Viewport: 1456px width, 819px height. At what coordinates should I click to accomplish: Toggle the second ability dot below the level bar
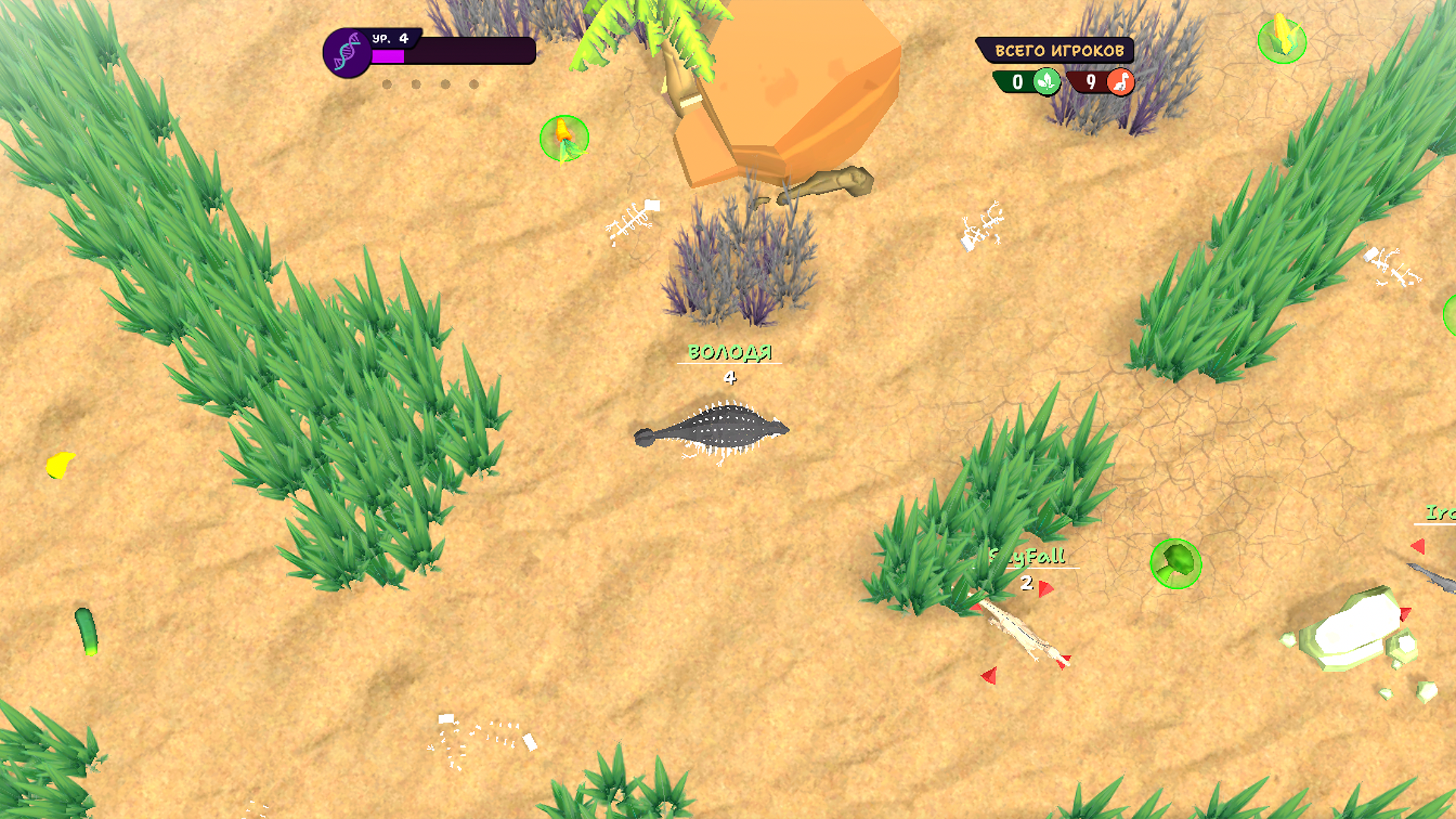tap(414, 85)
